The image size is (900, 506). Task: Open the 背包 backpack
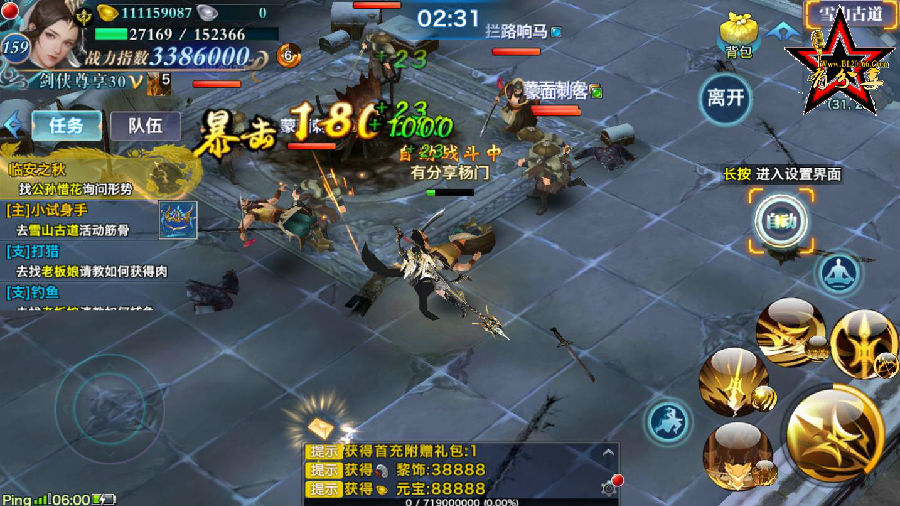[739, 39]
